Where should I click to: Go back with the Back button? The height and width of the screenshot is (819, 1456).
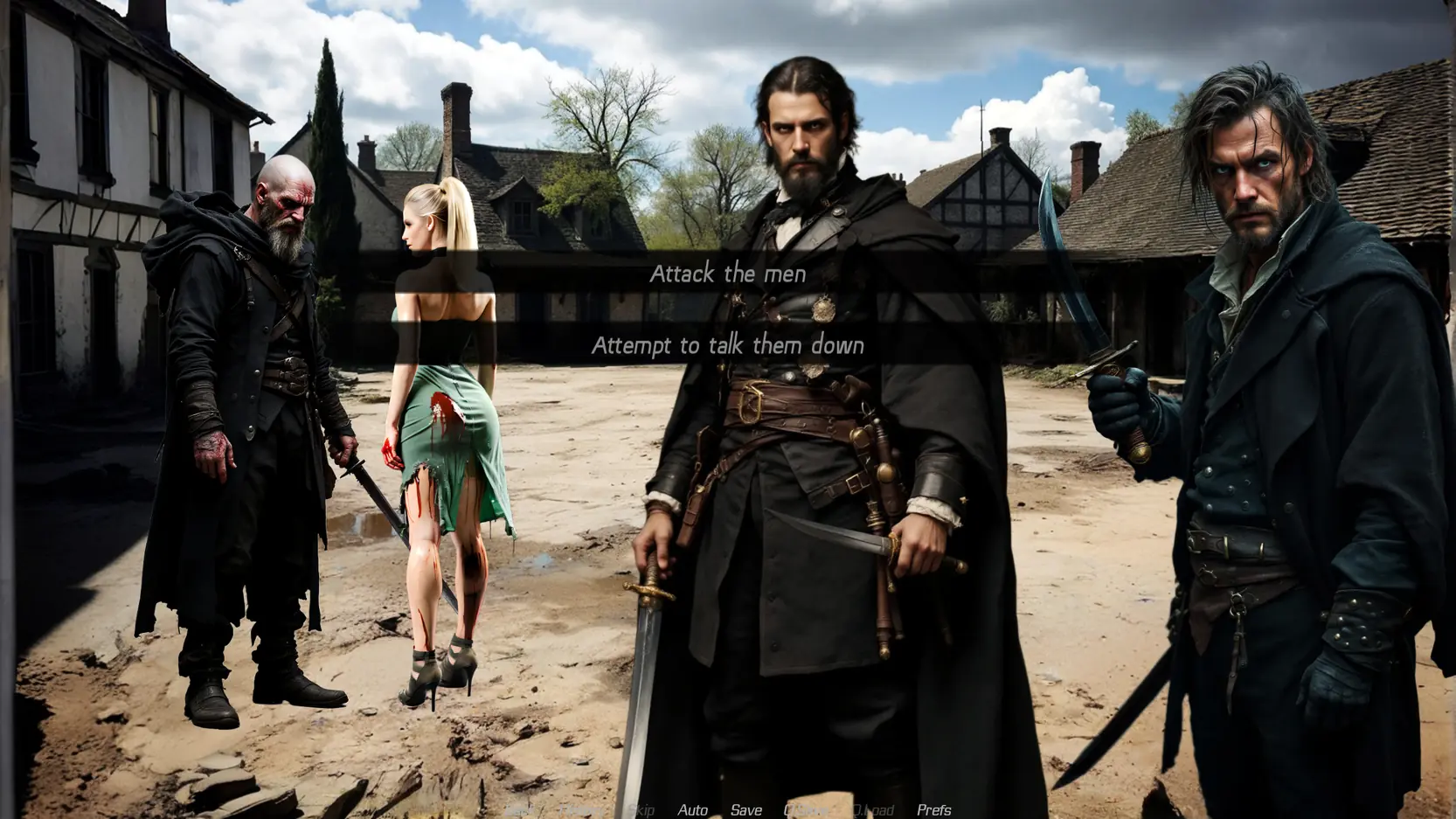[521, 810]
